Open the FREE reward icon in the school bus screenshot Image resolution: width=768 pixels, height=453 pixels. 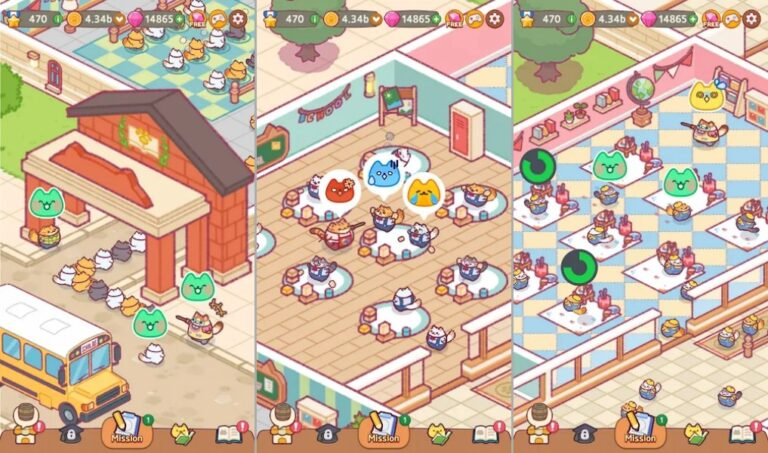(x=197, y=18)
